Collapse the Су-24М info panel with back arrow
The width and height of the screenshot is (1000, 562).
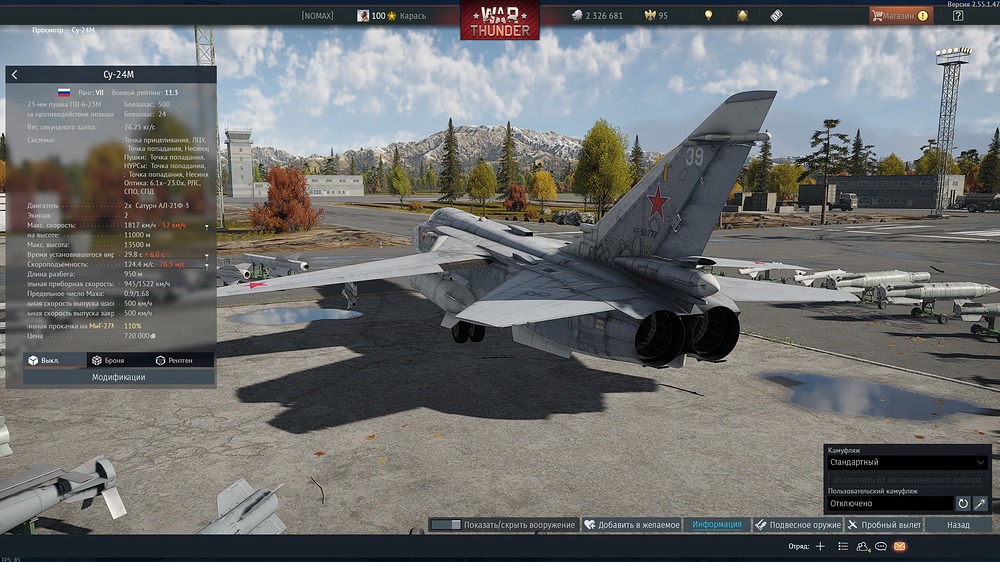(14, 74)
